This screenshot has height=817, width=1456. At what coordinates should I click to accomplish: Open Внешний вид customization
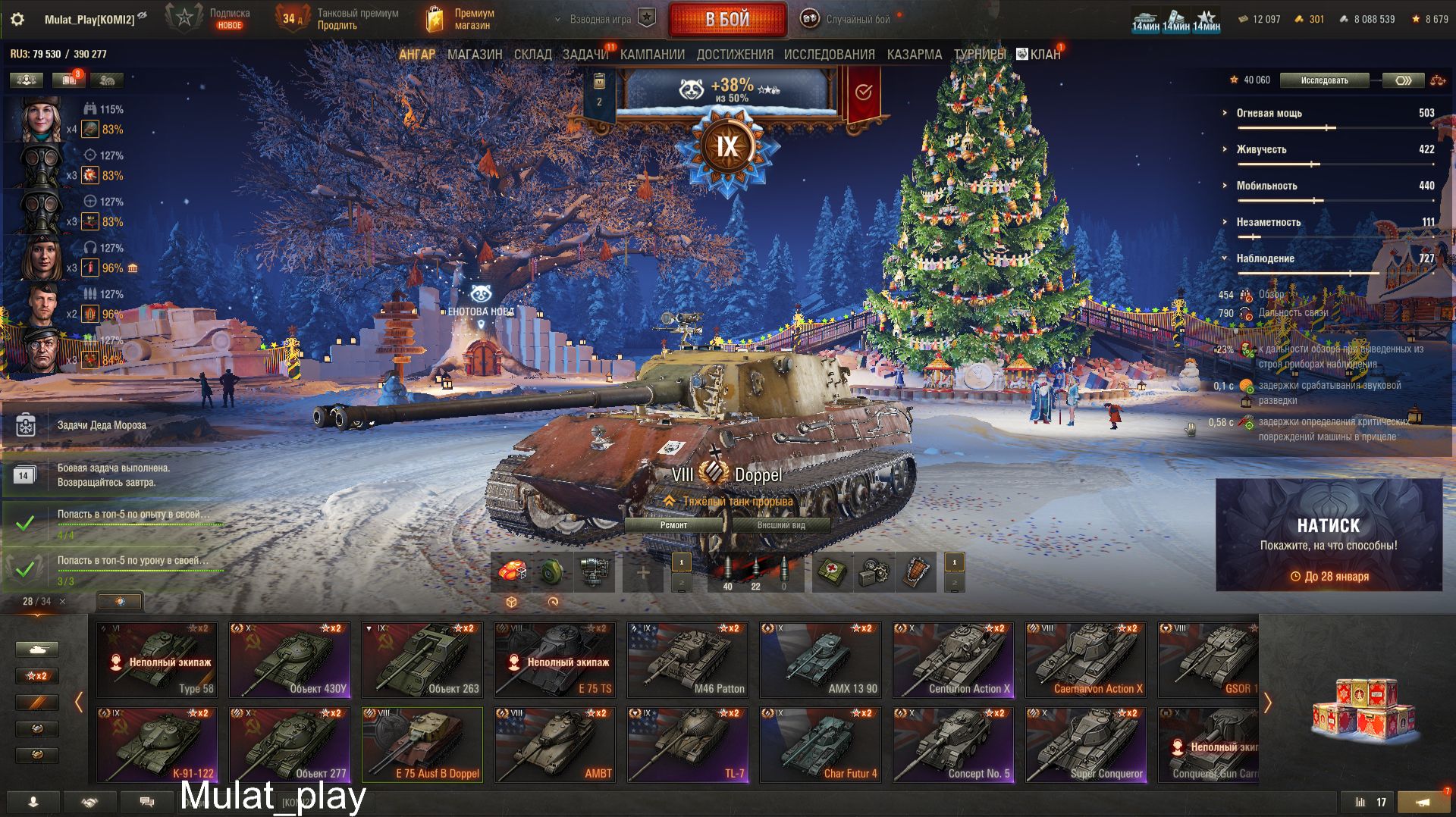pos(780,525)
